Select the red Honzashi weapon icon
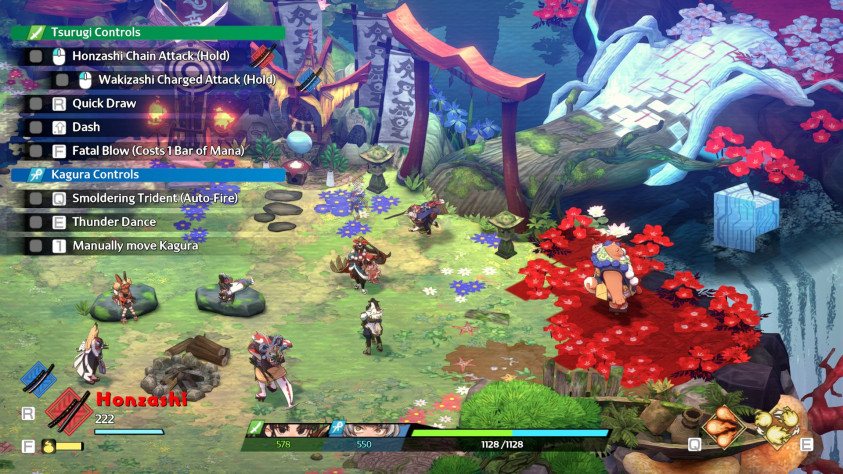843x474 pixels. tap(67, 412)
